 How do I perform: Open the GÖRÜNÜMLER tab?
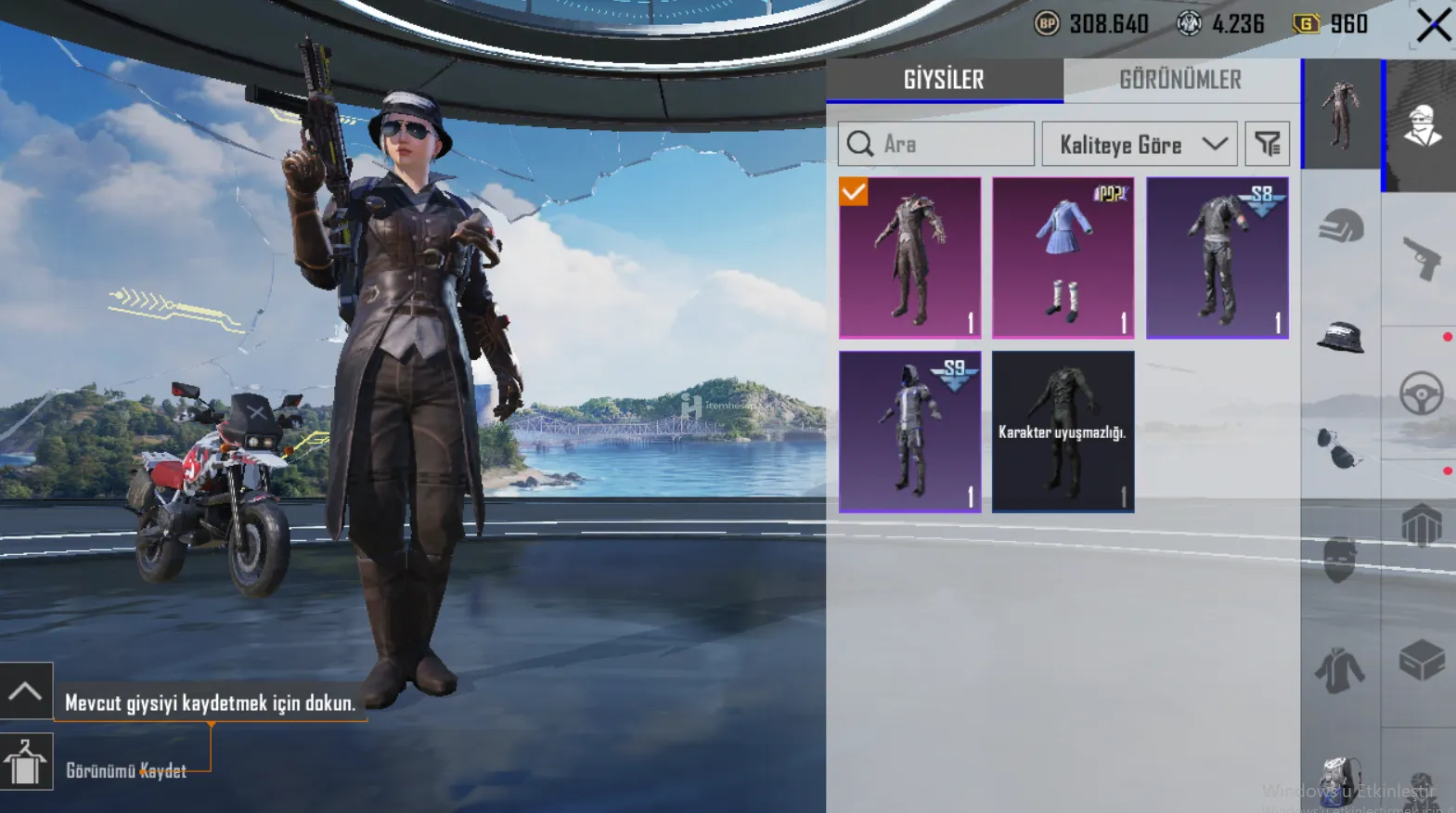1179,80
